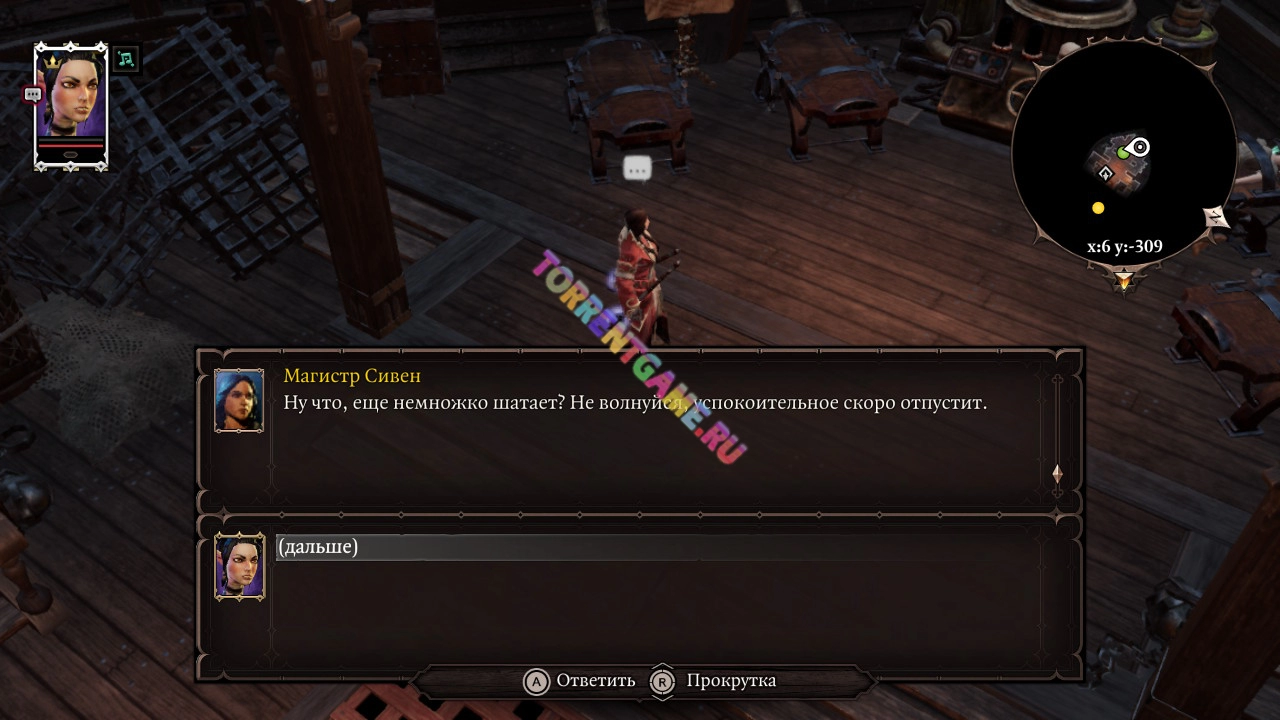Click the speech bubble icon beside portrait
The height and width of the screenshot is (720, 1280).
pos(32,94)
